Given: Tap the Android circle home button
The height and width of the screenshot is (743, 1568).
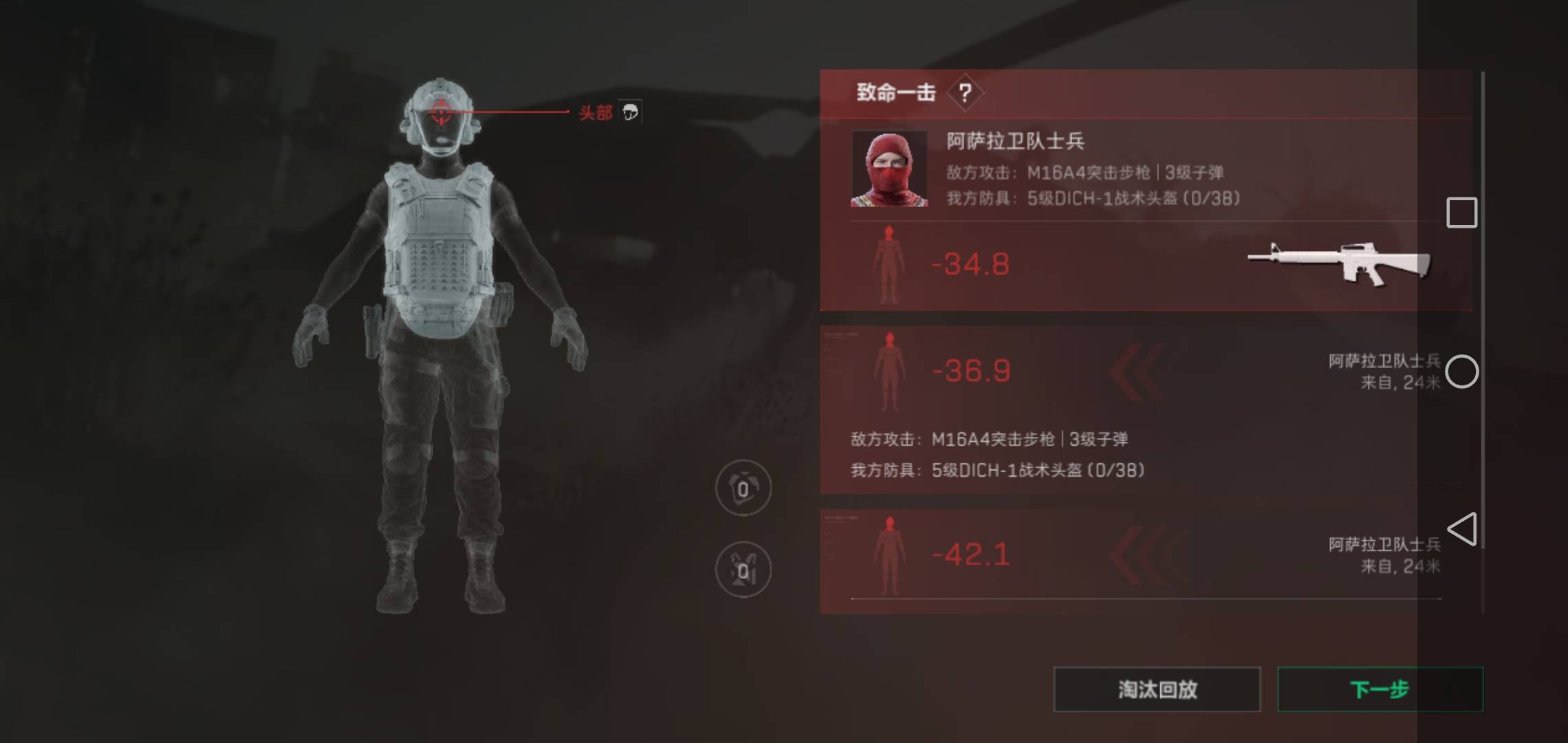Looking at the screenshot, I should click(x=1461, y=372).
